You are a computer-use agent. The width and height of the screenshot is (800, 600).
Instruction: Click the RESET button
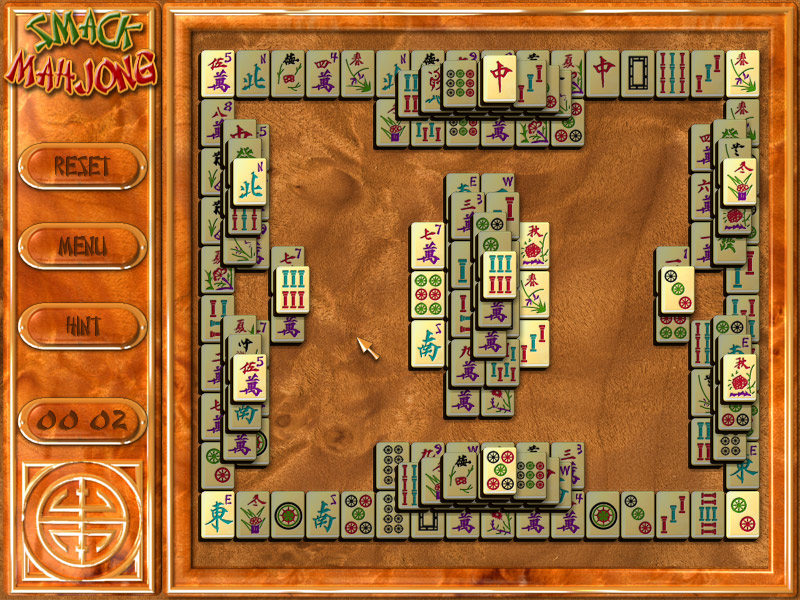[x=82, y=166]
